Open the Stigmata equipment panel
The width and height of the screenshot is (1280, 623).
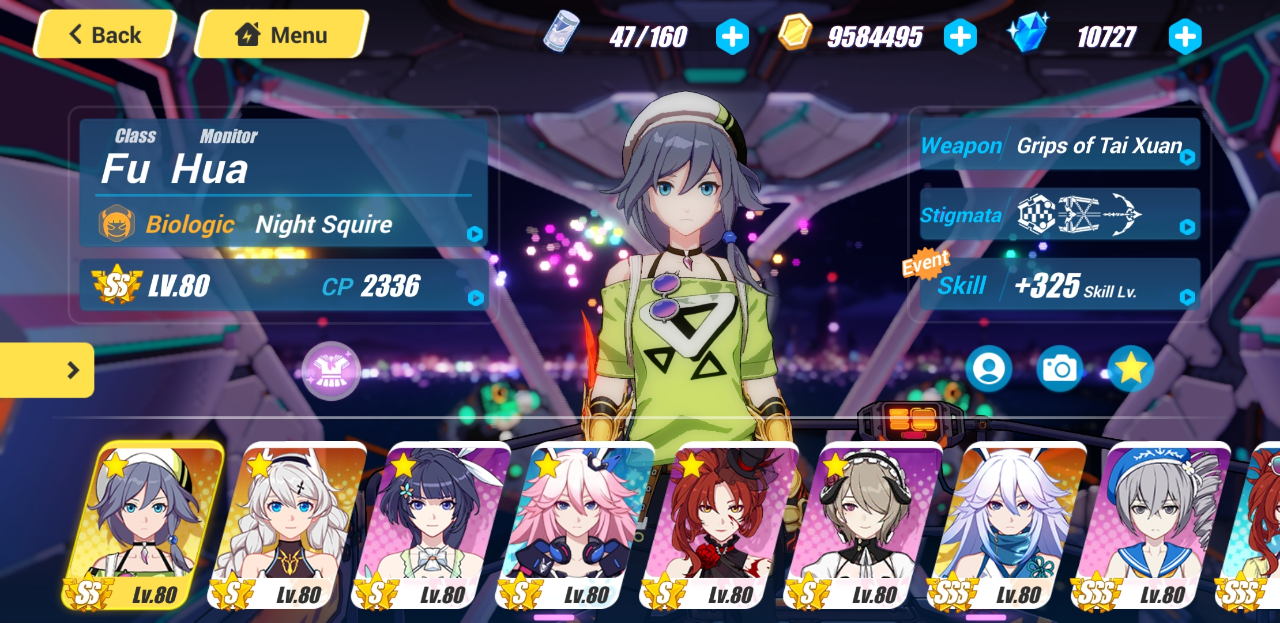pos(1058,215)
